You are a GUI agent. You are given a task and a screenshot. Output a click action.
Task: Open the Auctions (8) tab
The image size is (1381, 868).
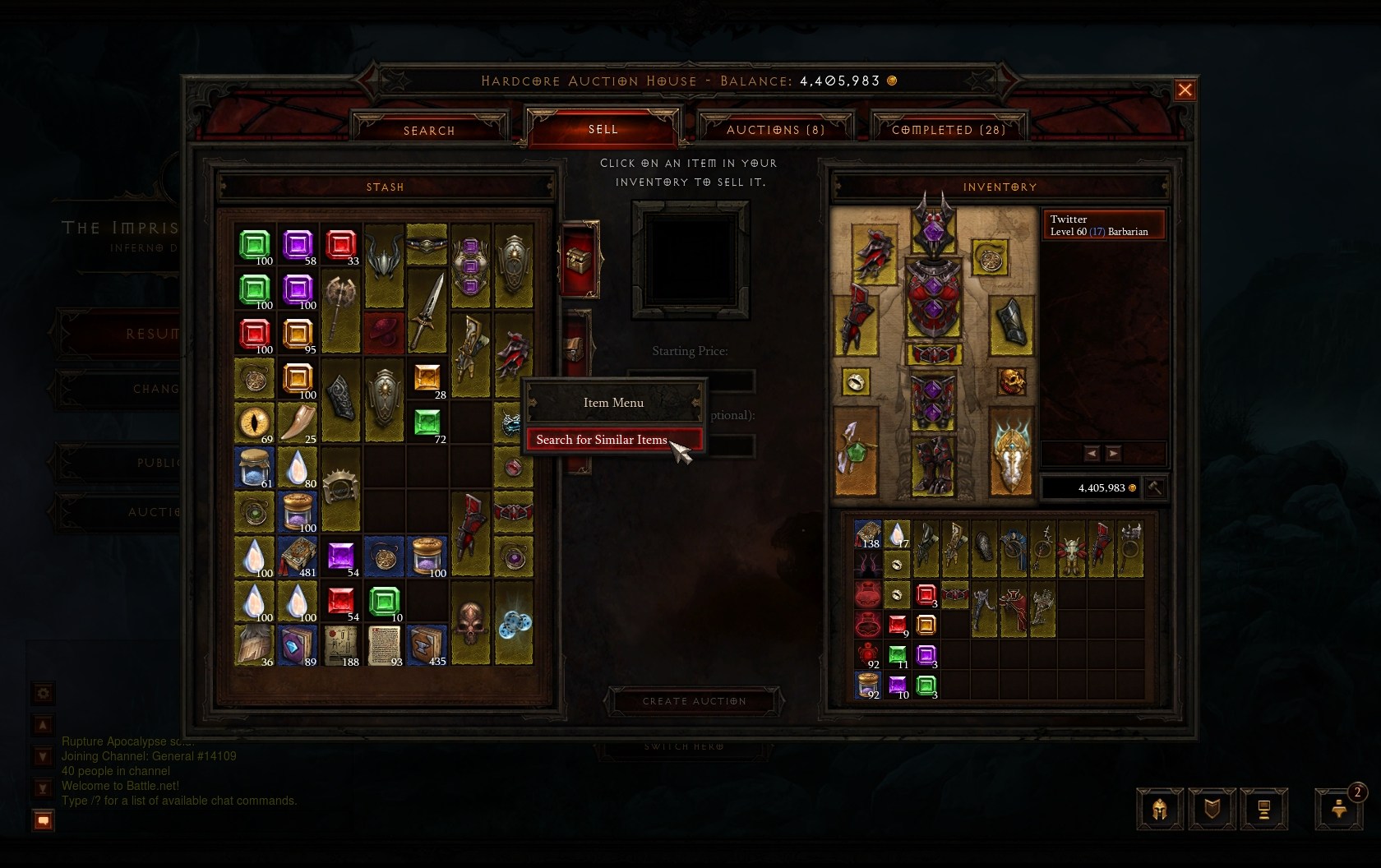[x=775, y=130]
